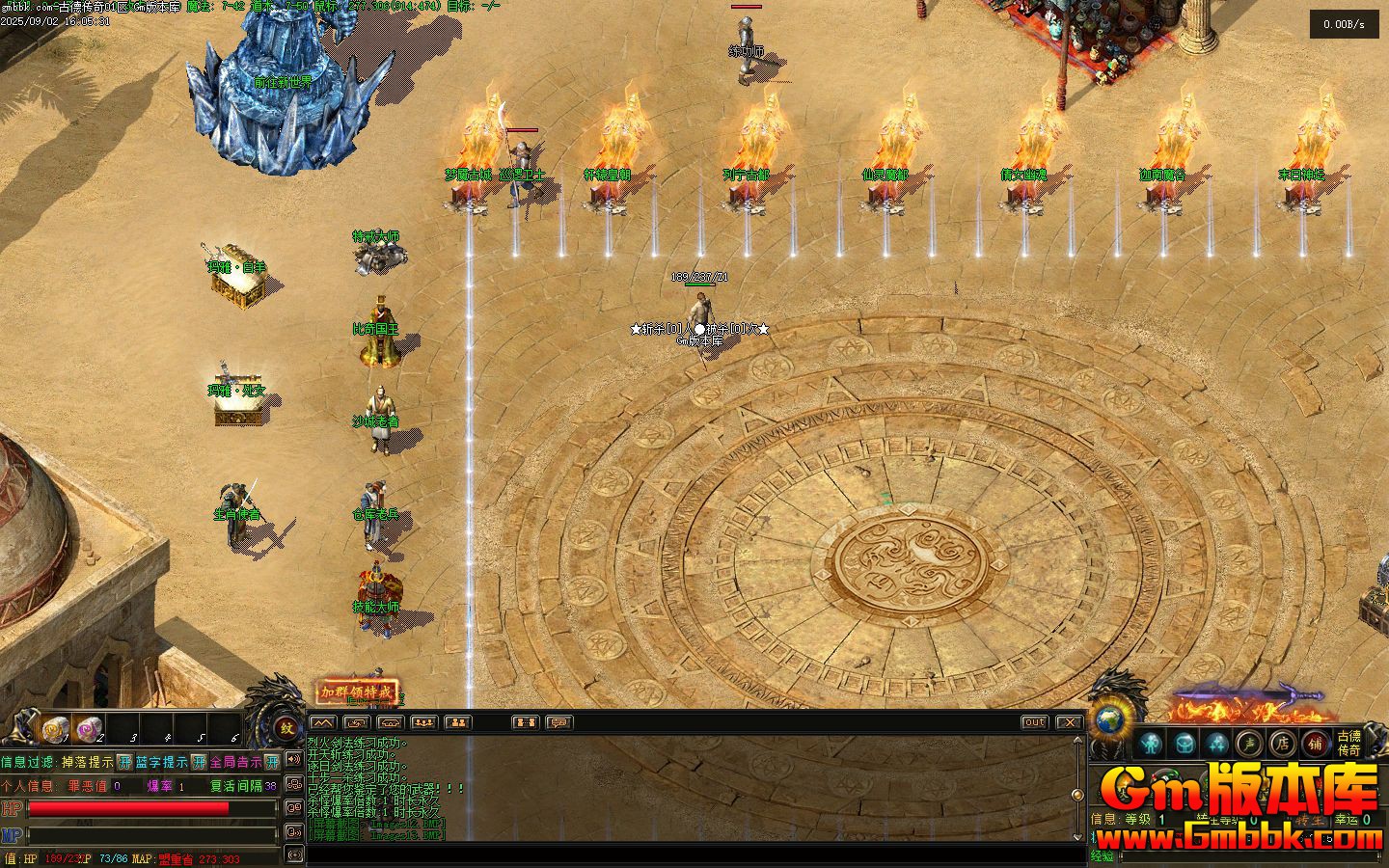This screenshot has height=868, width=1389.
Task: Toggle the speaker sound button
Action: [294, 760]
